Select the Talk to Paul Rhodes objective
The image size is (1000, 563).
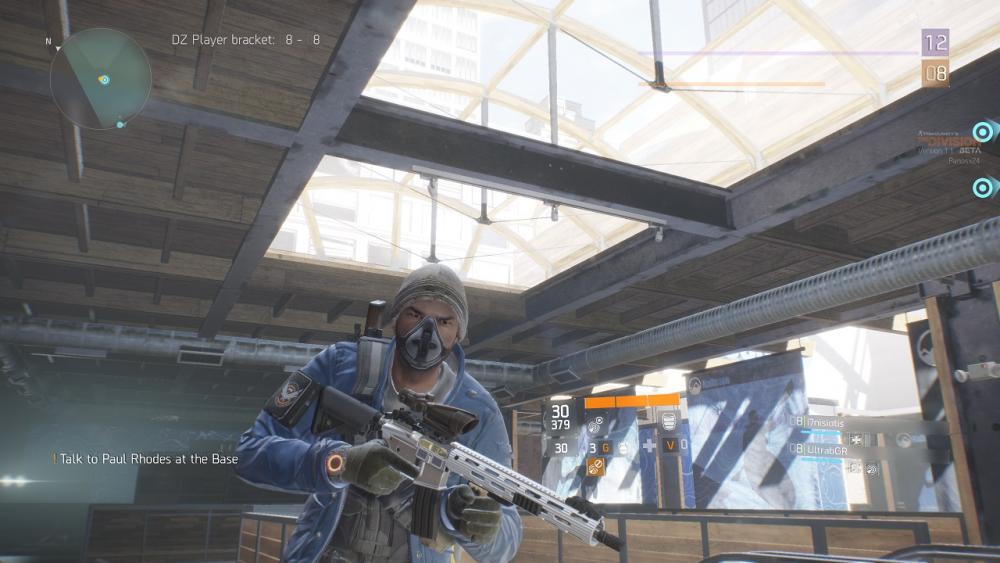tap(145, 459)
